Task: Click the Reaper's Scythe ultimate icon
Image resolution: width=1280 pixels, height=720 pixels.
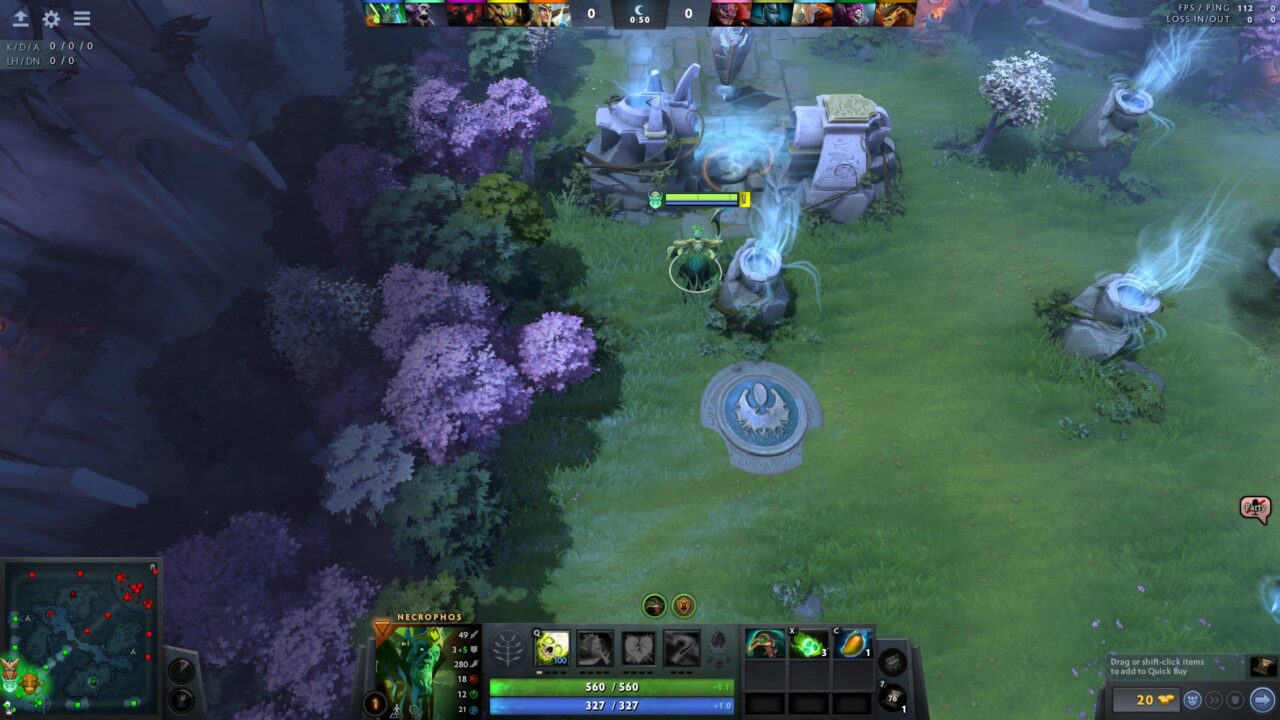Action: [681, 647]
